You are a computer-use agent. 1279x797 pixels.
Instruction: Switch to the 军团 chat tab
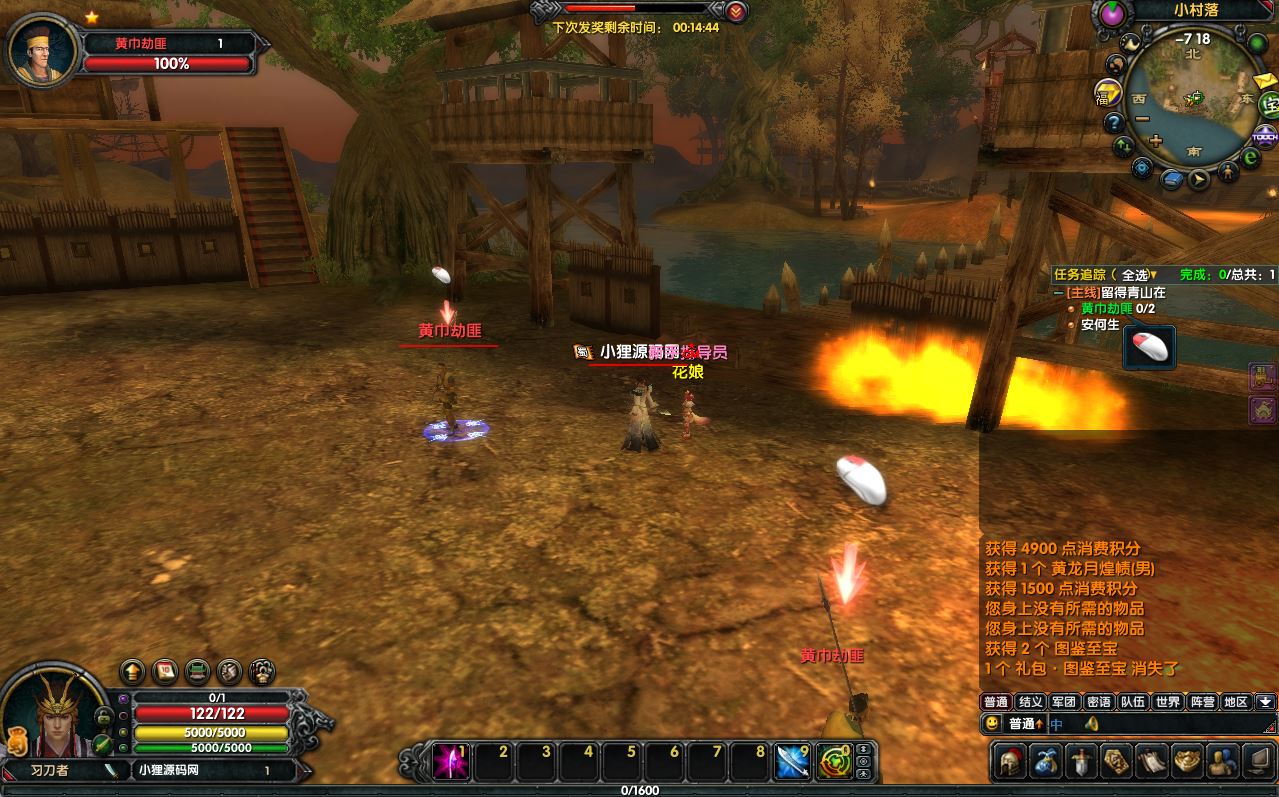click(1064, 702)
